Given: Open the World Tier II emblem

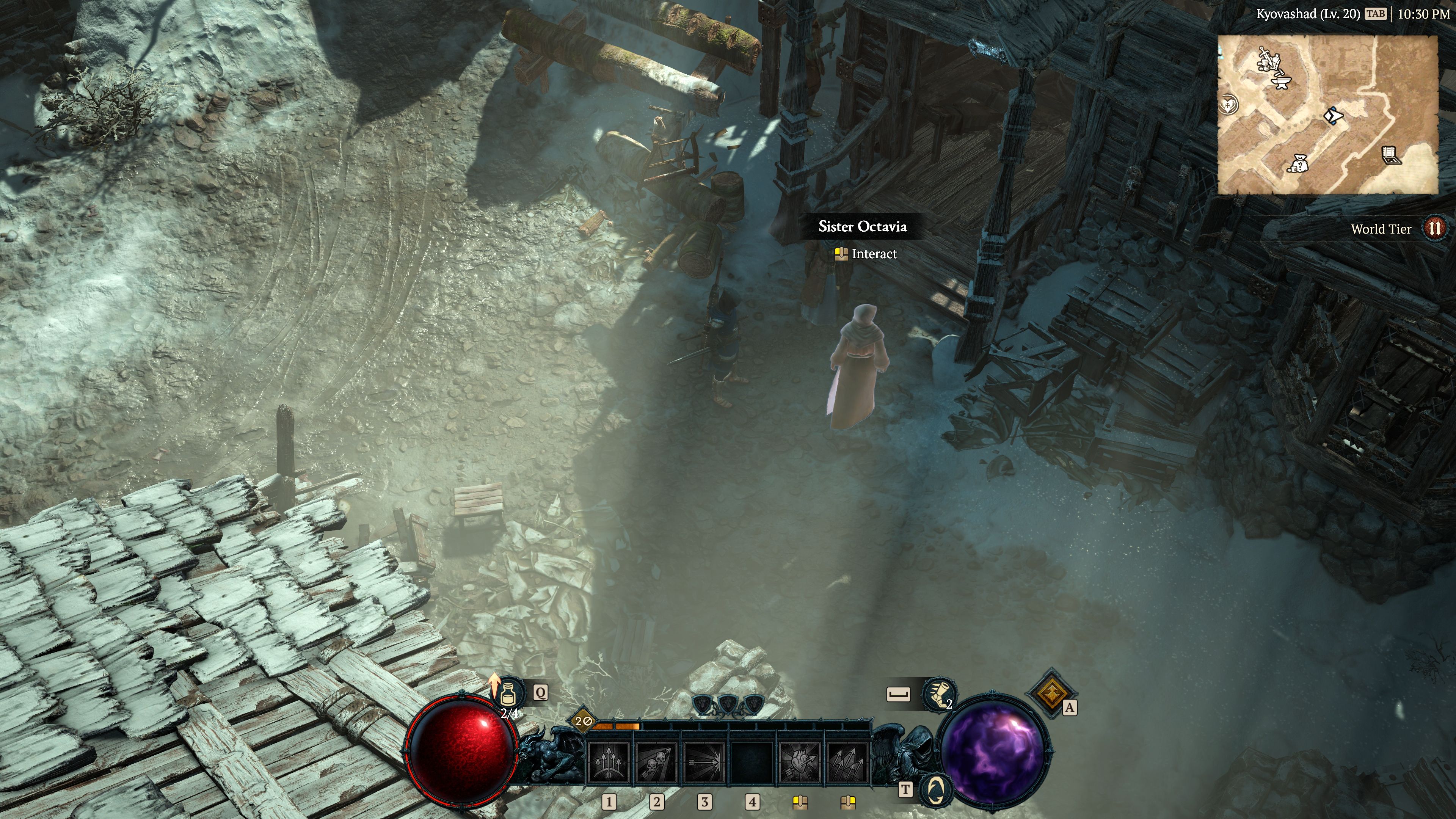Looking at the screenshot, I should click(1434, 228).
